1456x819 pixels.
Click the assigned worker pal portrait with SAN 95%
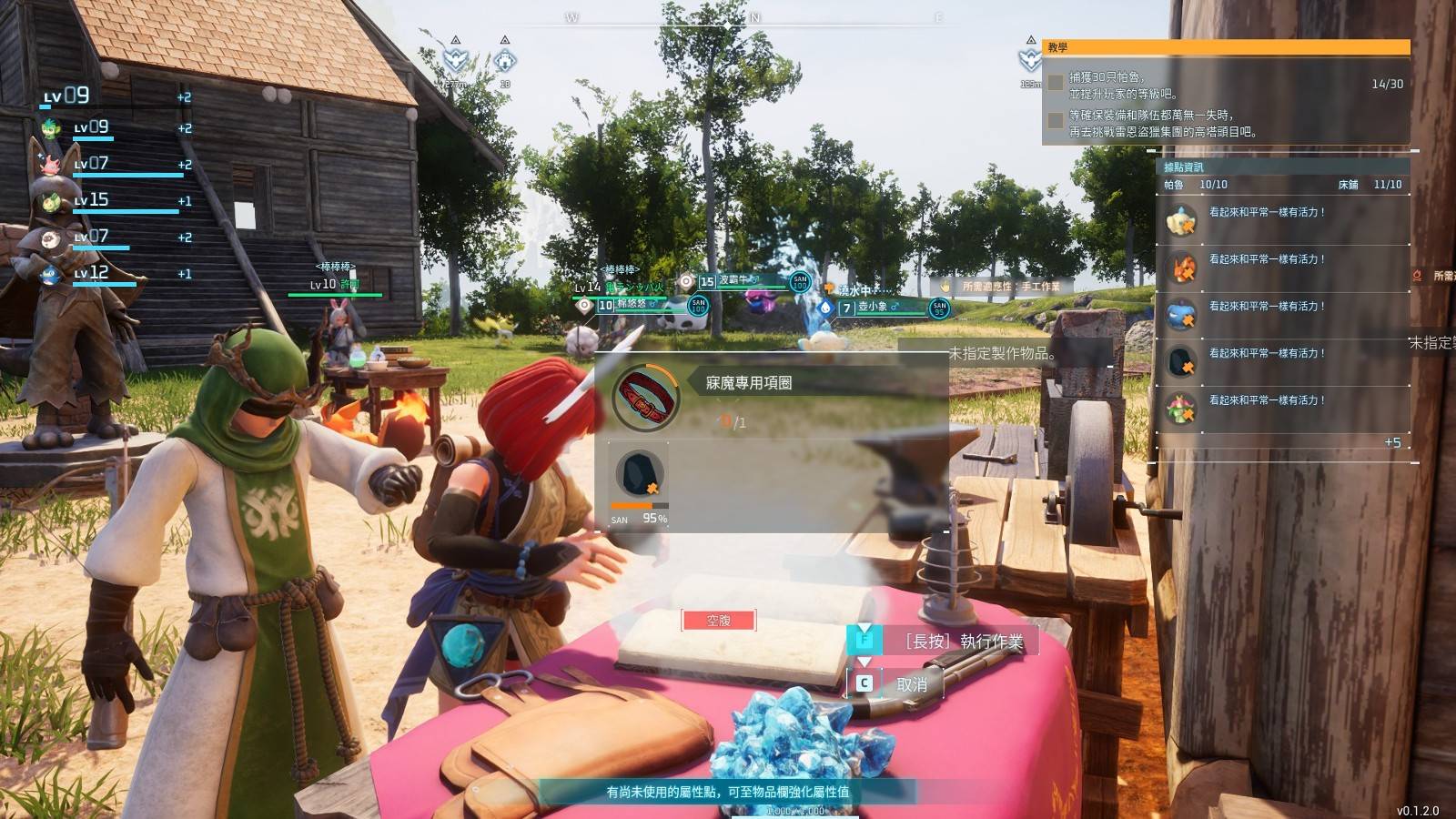640,474
